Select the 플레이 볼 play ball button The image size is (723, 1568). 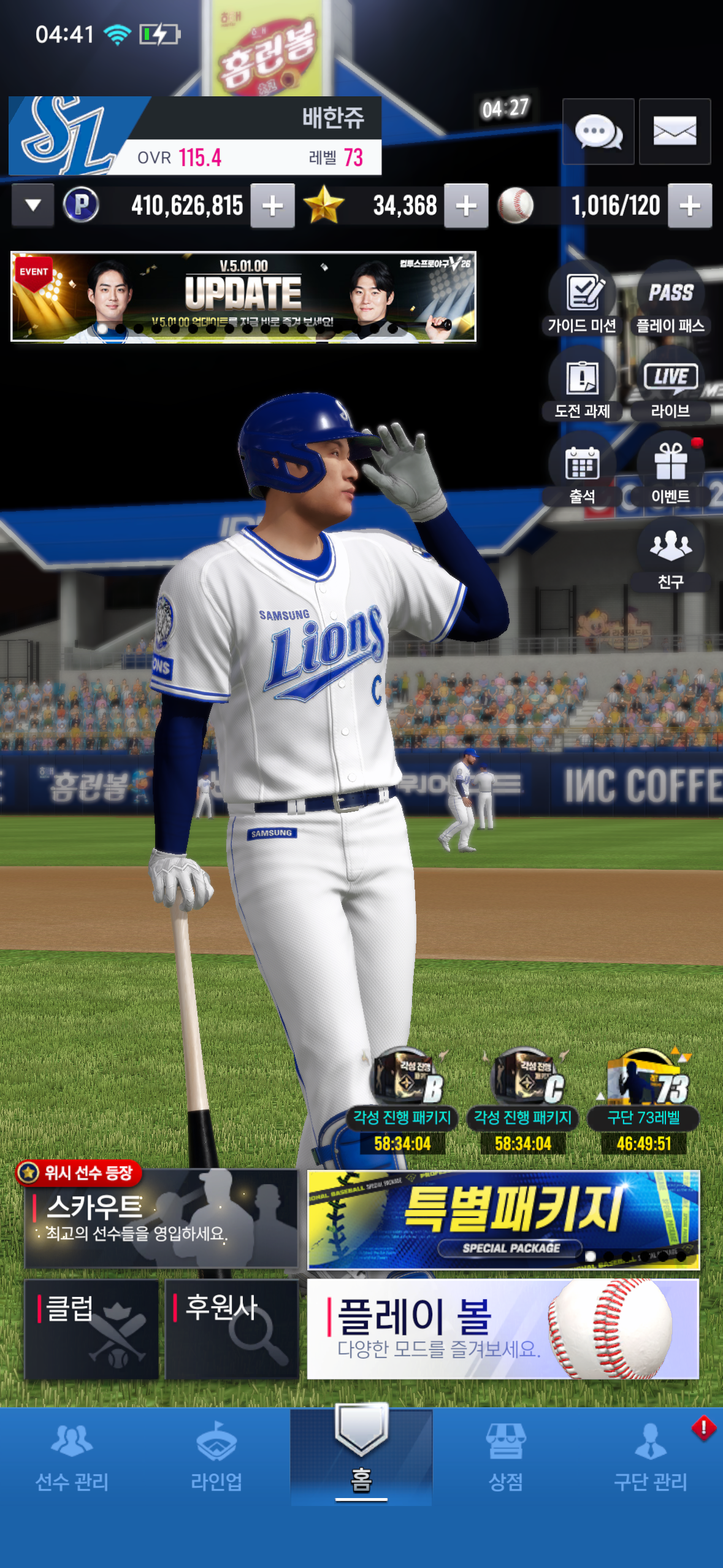point(503,1329)
